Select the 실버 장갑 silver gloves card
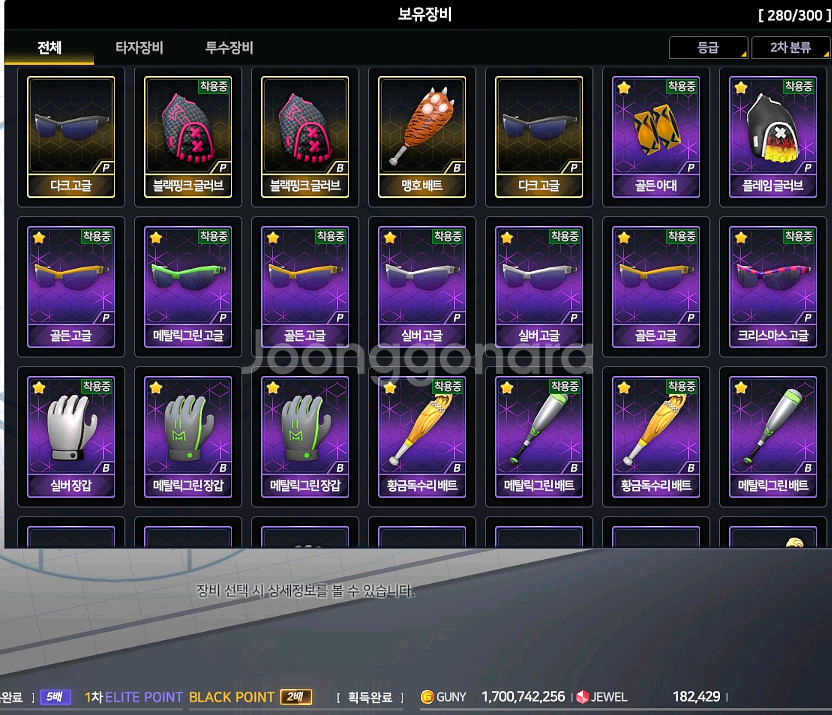832x715 pixels. pos(71,436)
